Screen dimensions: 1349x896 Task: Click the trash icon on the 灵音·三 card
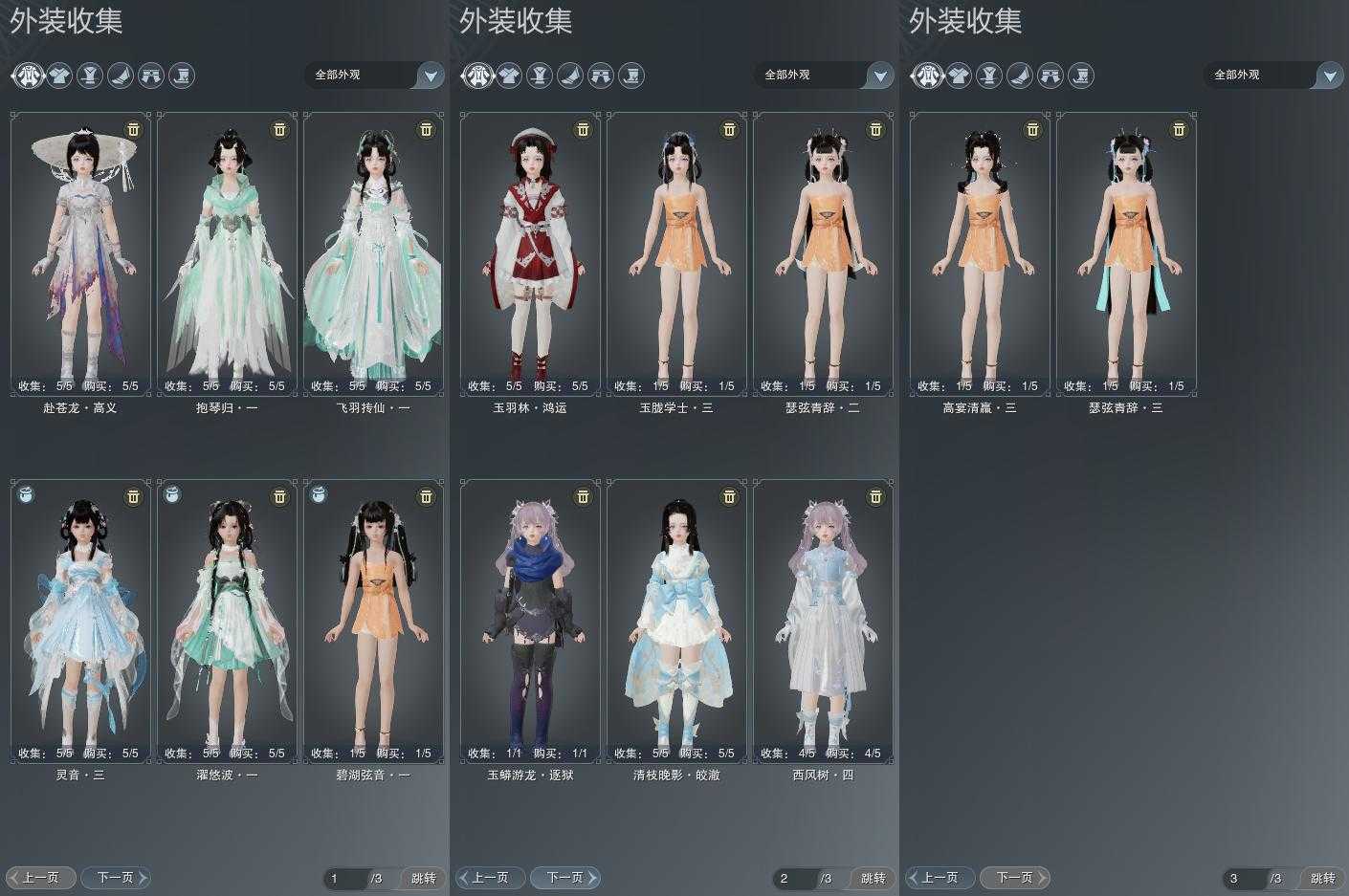coord(133,496)
